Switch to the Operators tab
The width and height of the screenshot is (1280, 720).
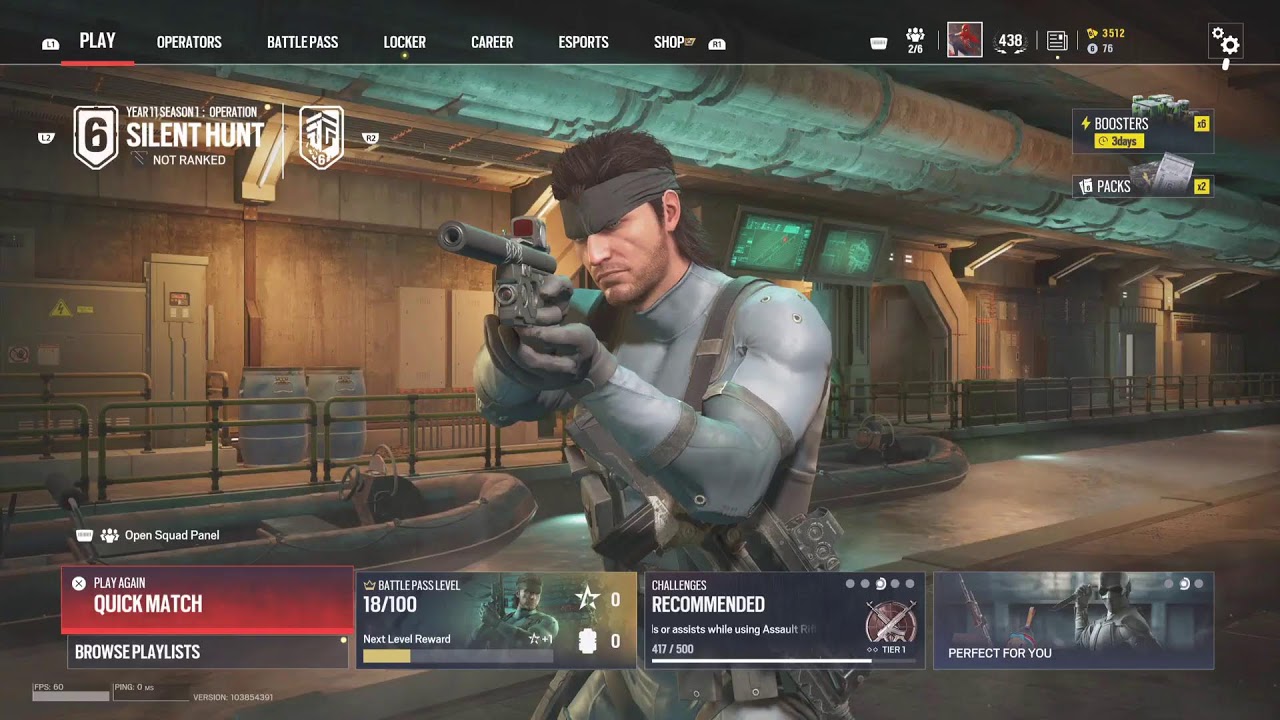[x=189, y=42]
